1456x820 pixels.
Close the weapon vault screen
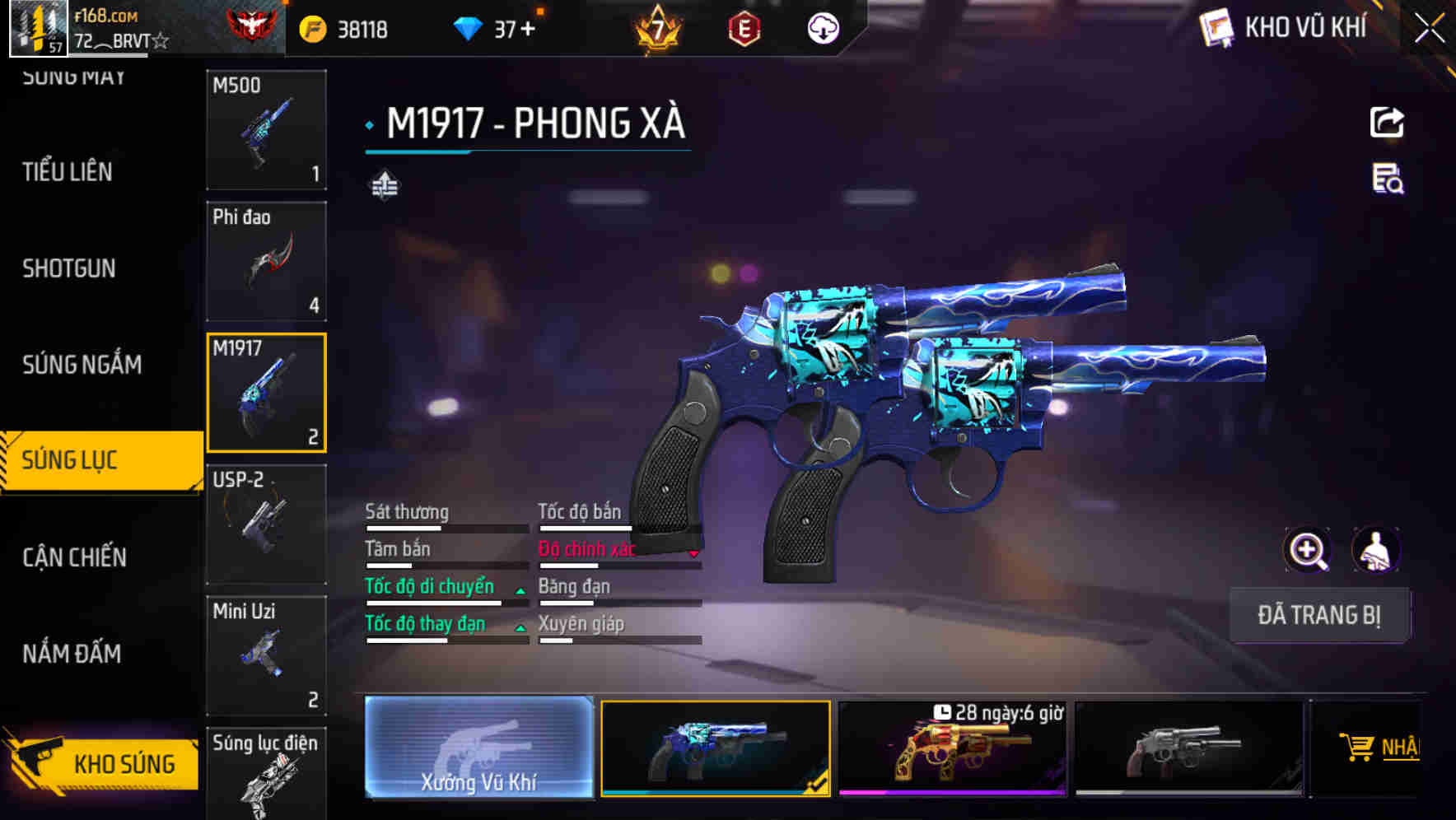point(1430,29)
